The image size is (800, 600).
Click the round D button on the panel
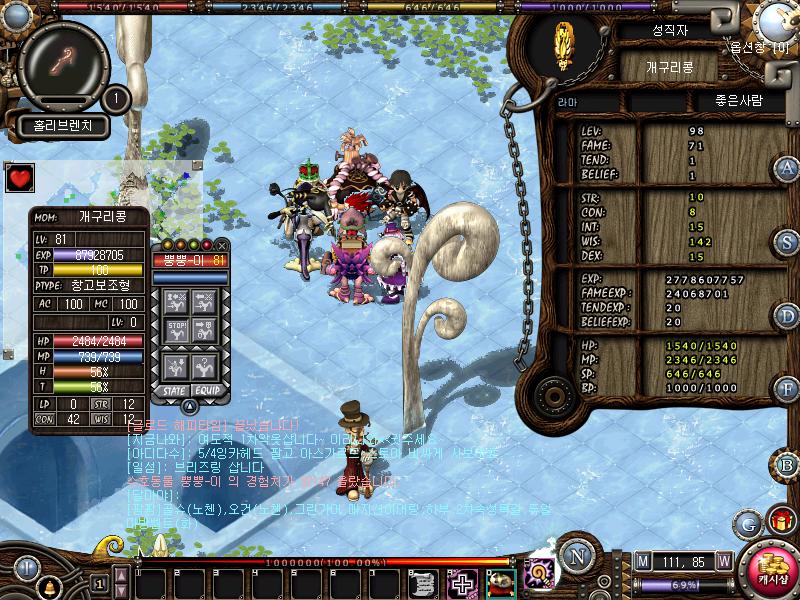[x=787, y=316]
